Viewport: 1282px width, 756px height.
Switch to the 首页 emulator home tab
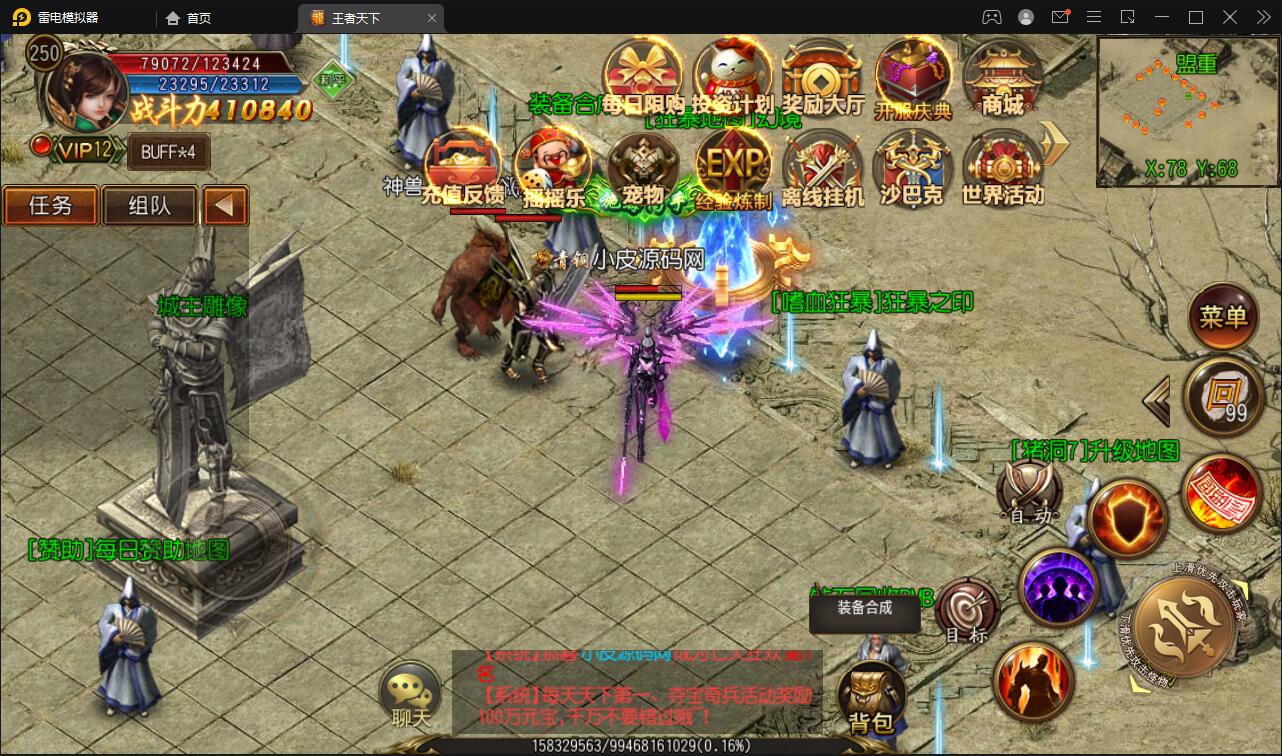pyautogui.click(x=189, y=17)
